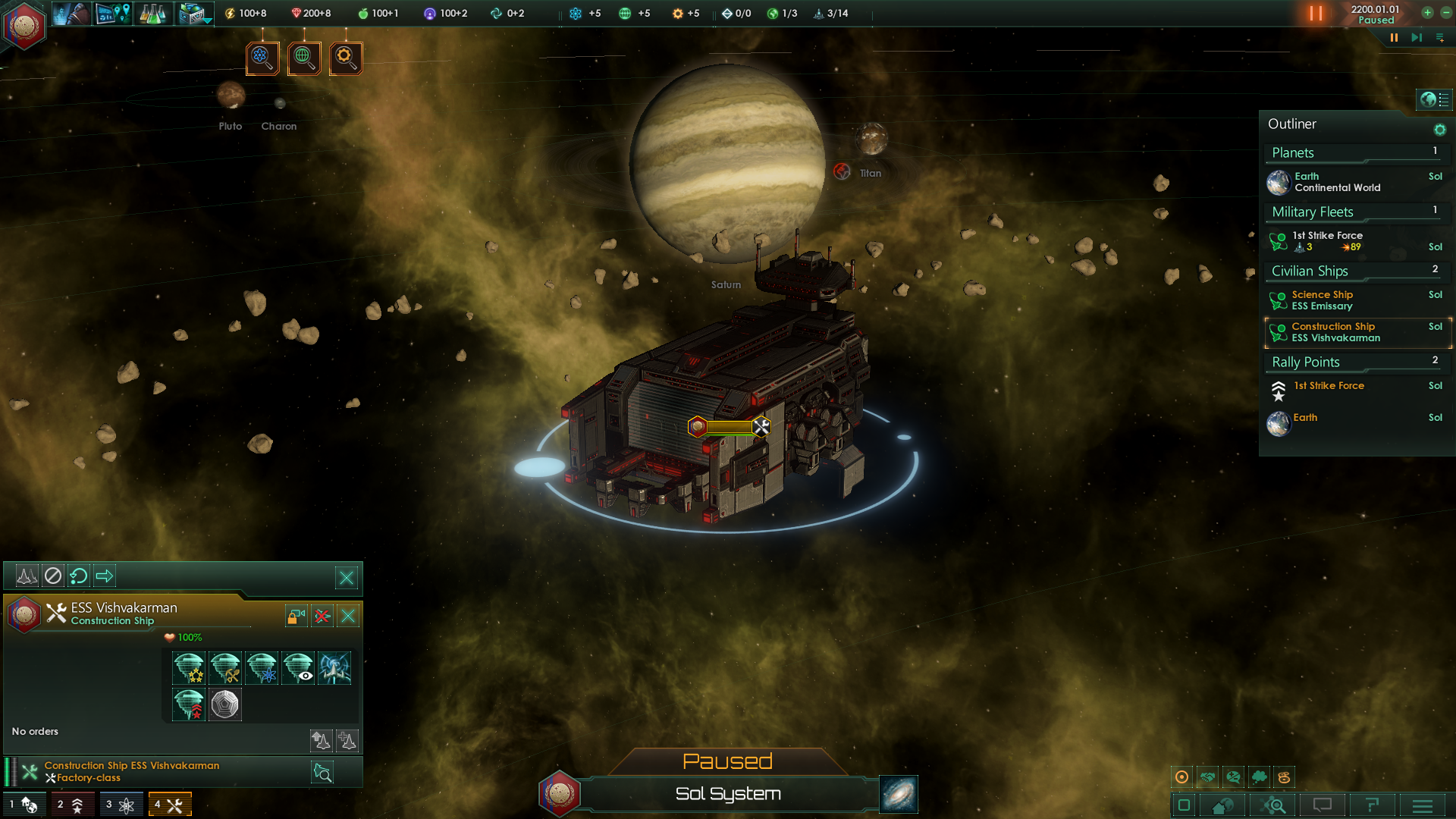The image size is (1456, 819).
Task: Choose the build mining station order
Action: tap(225, 668)
